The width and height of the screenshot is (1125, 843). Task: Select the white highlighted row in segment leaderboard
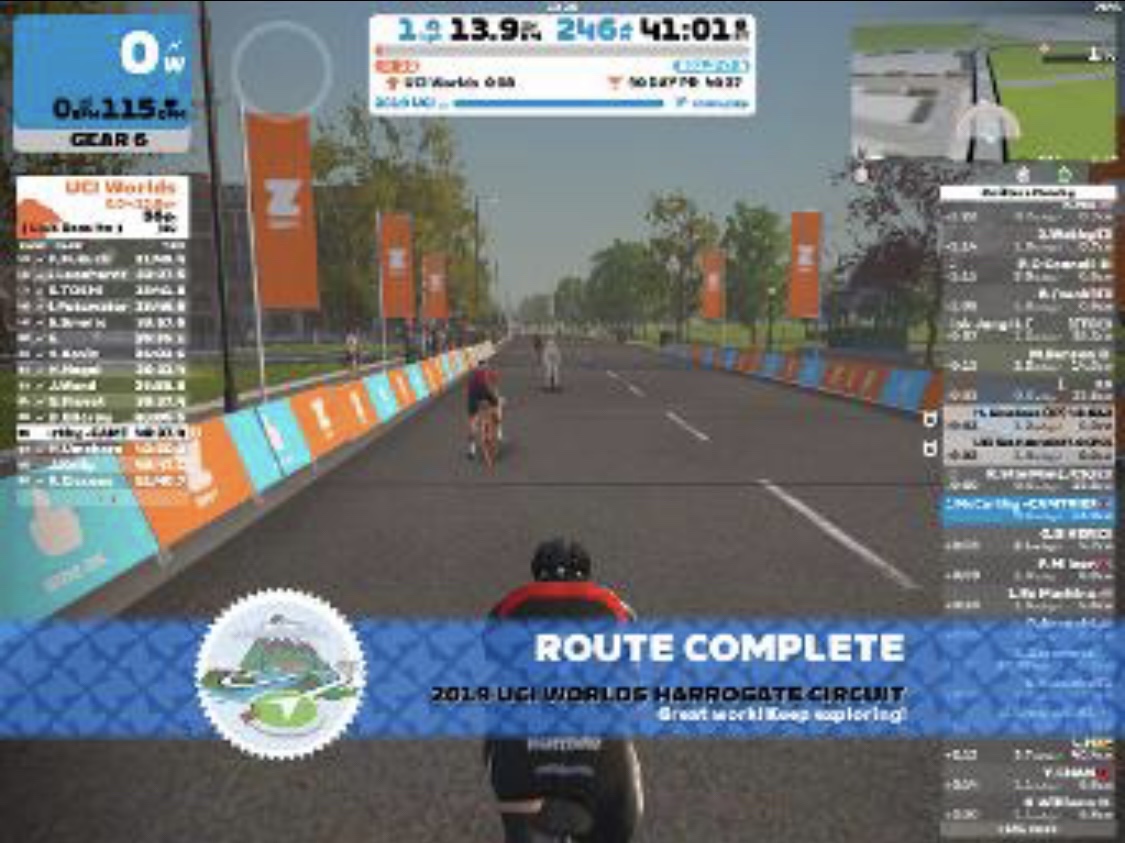101,432
